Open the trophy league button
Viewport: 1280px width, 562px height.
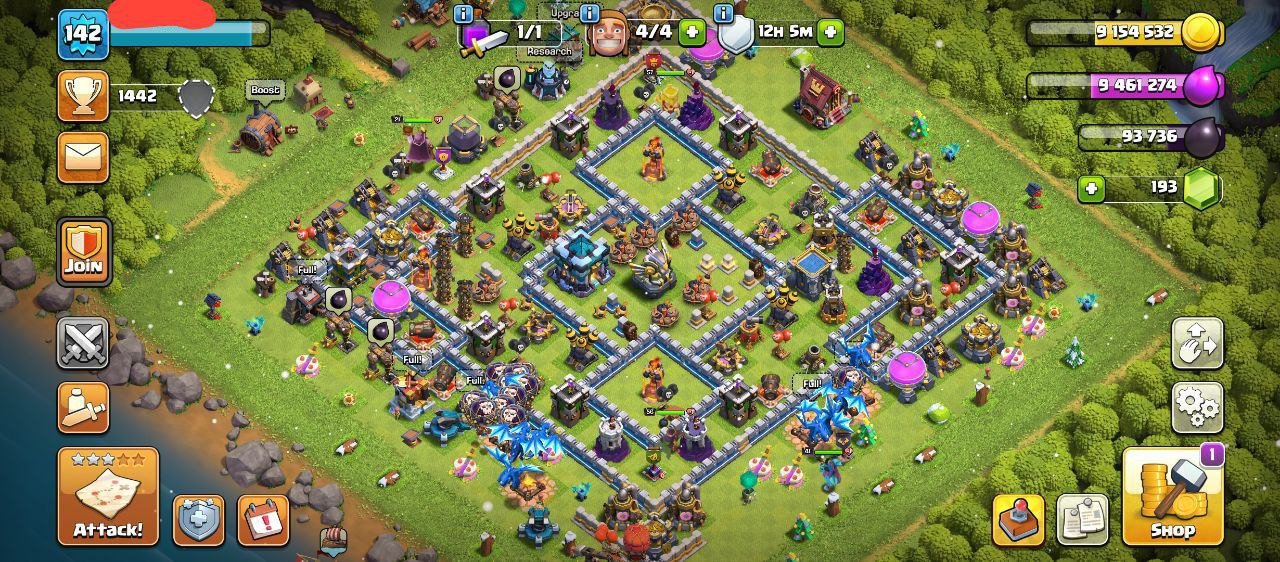click(83, 96)
